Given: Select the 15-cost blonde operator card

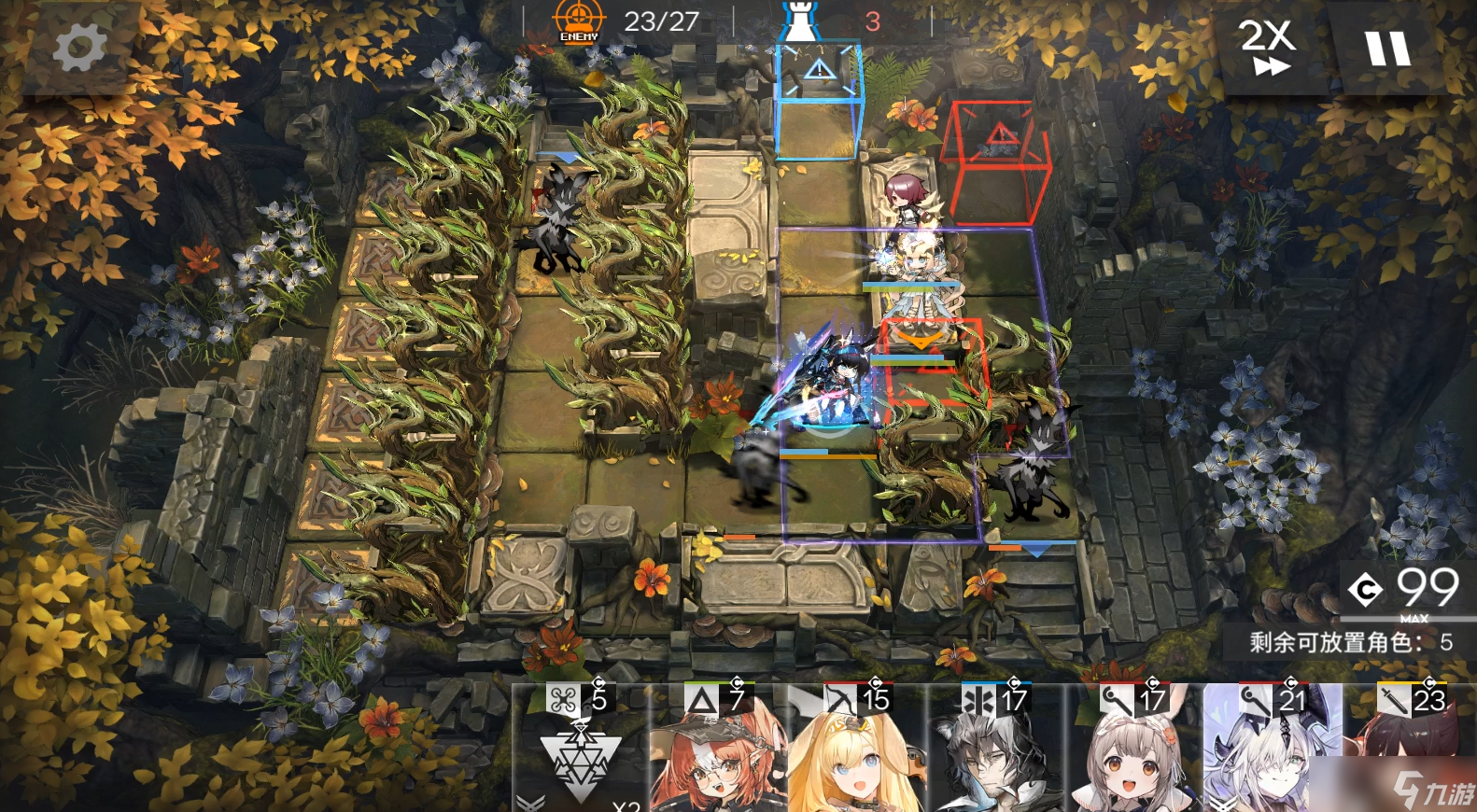Looking at the screenshot, I should click(850, 756).
